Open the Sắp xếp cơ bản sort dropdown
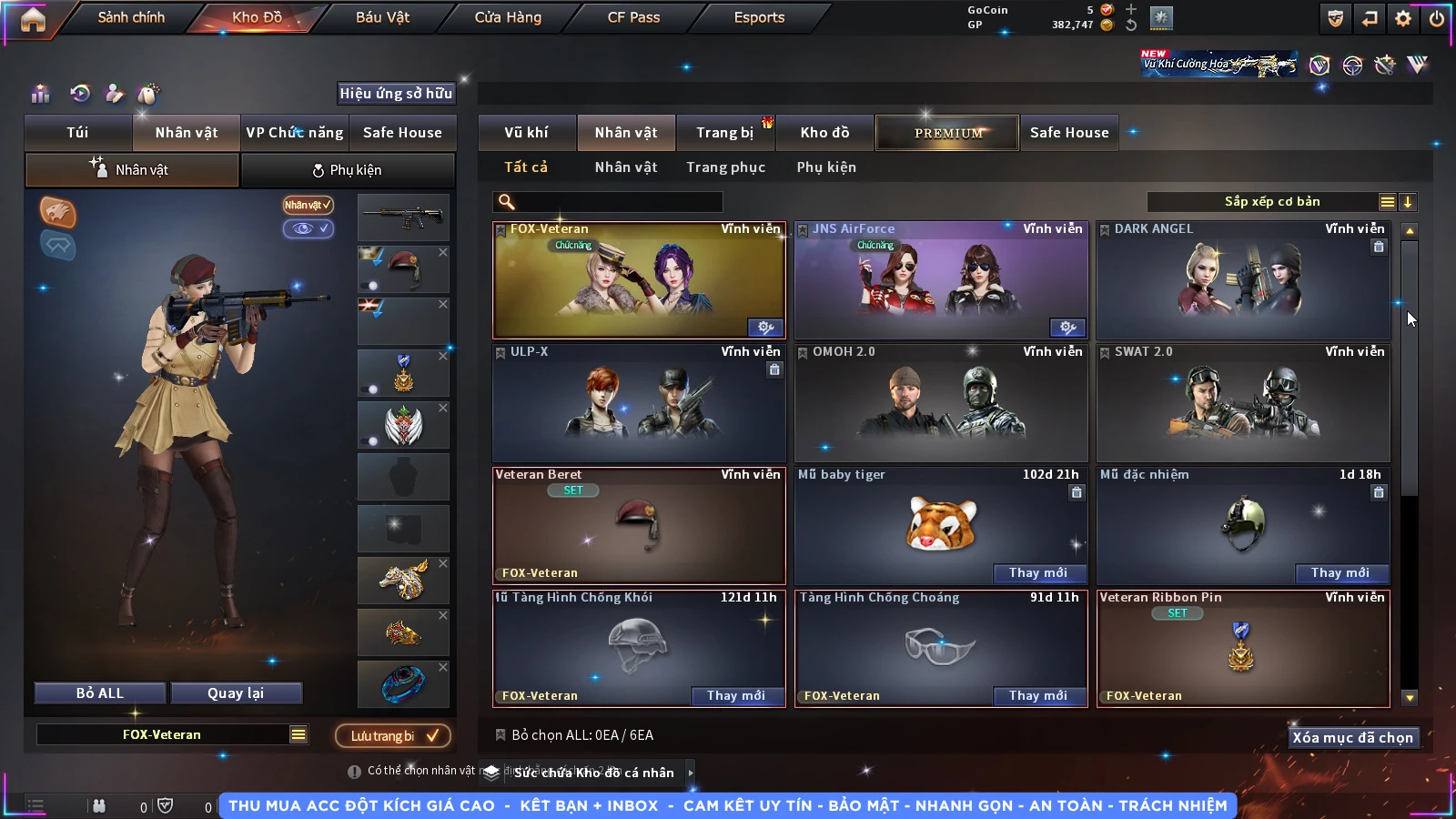The width and height of the screenshot is (1456, 819). click(1271, 202)
